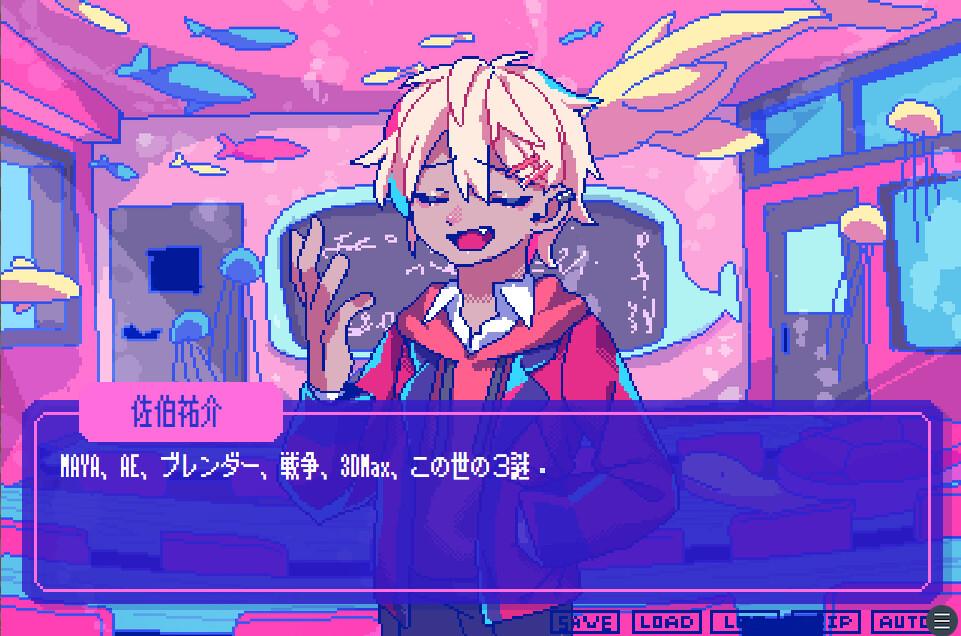Show the dialogue LOG

[746, 622]
